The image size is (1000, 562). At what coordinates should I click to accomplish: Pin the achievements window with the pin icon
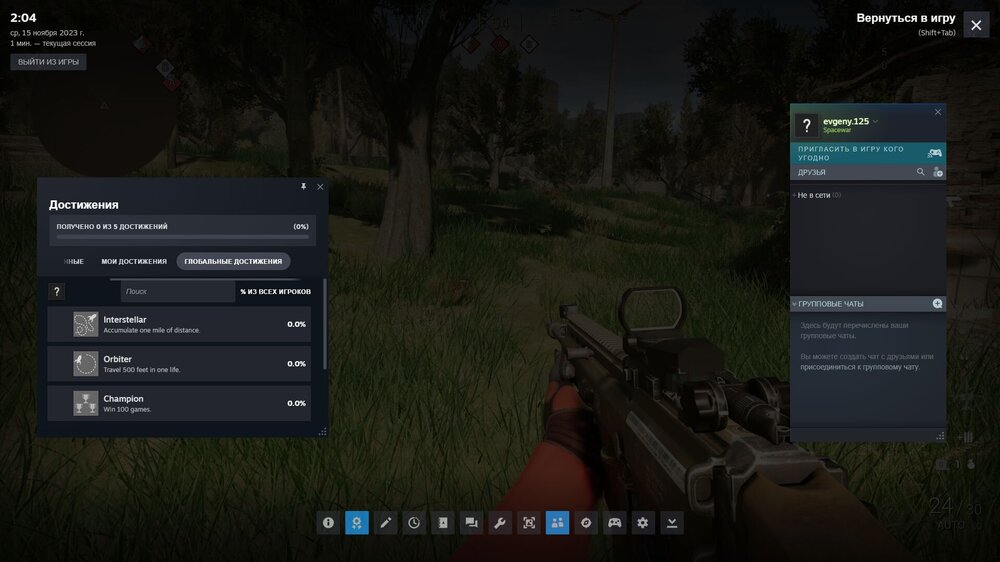click(x=304, y=187)
